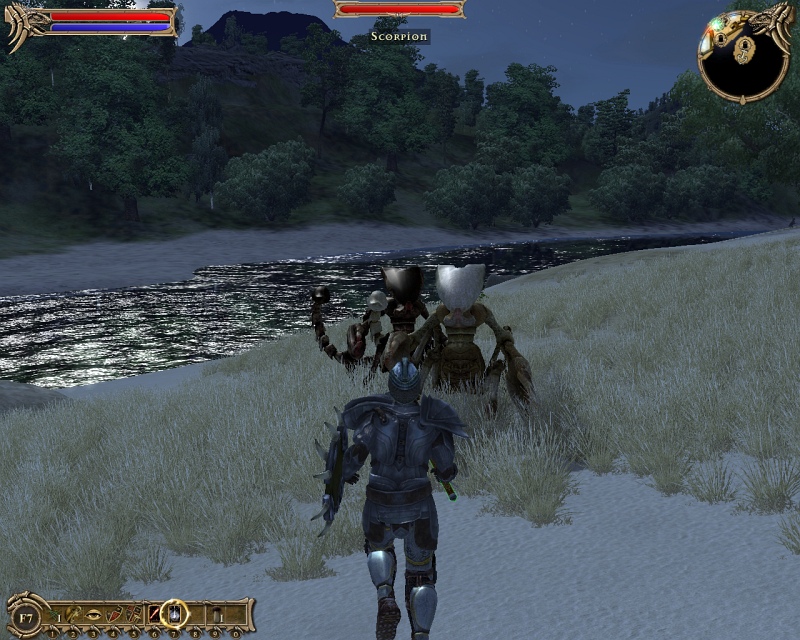Activate the eye ability in slot 3

(94, 612)
